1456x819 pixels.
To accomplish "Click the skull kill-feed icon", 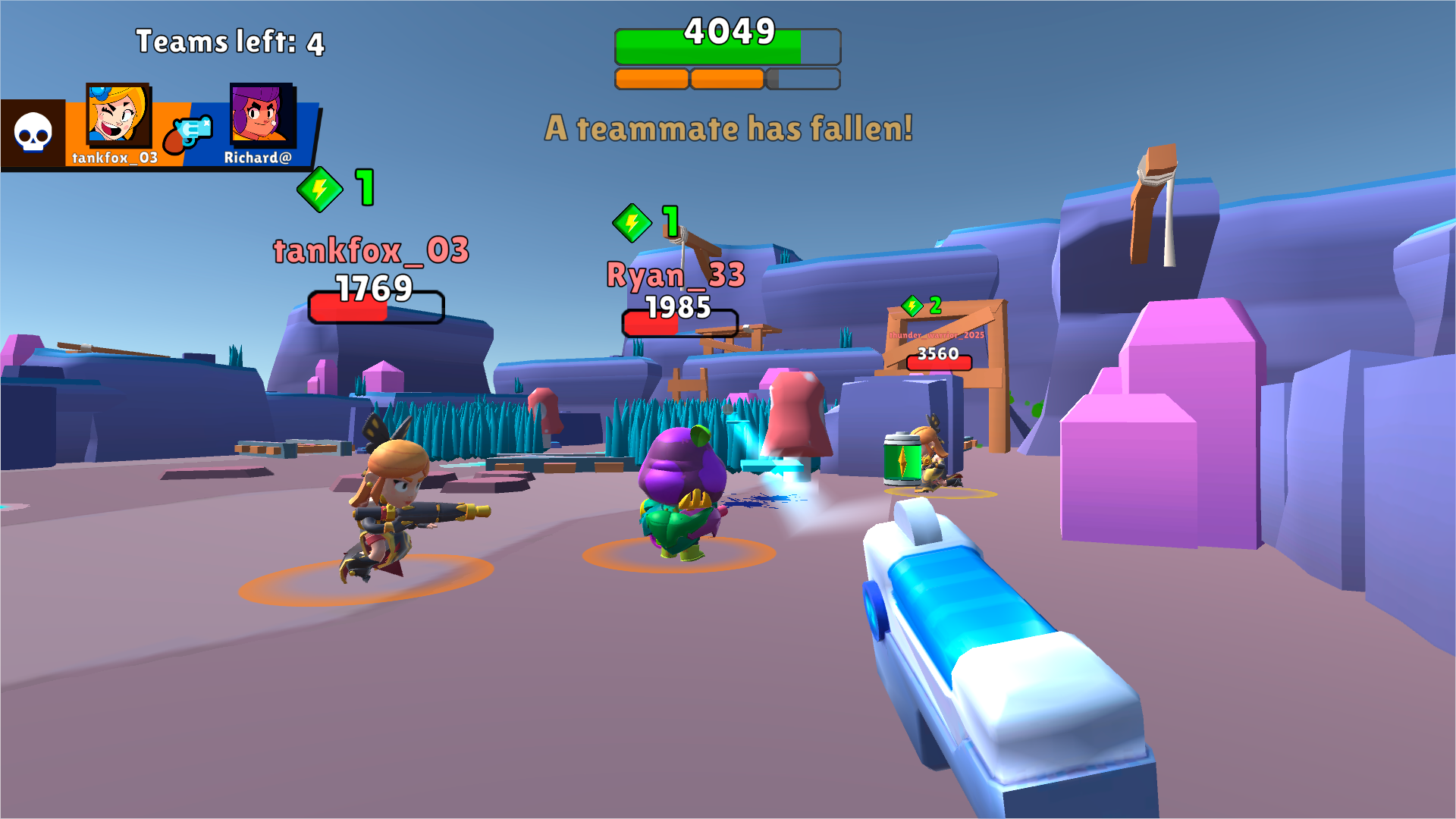I will 32,130.
